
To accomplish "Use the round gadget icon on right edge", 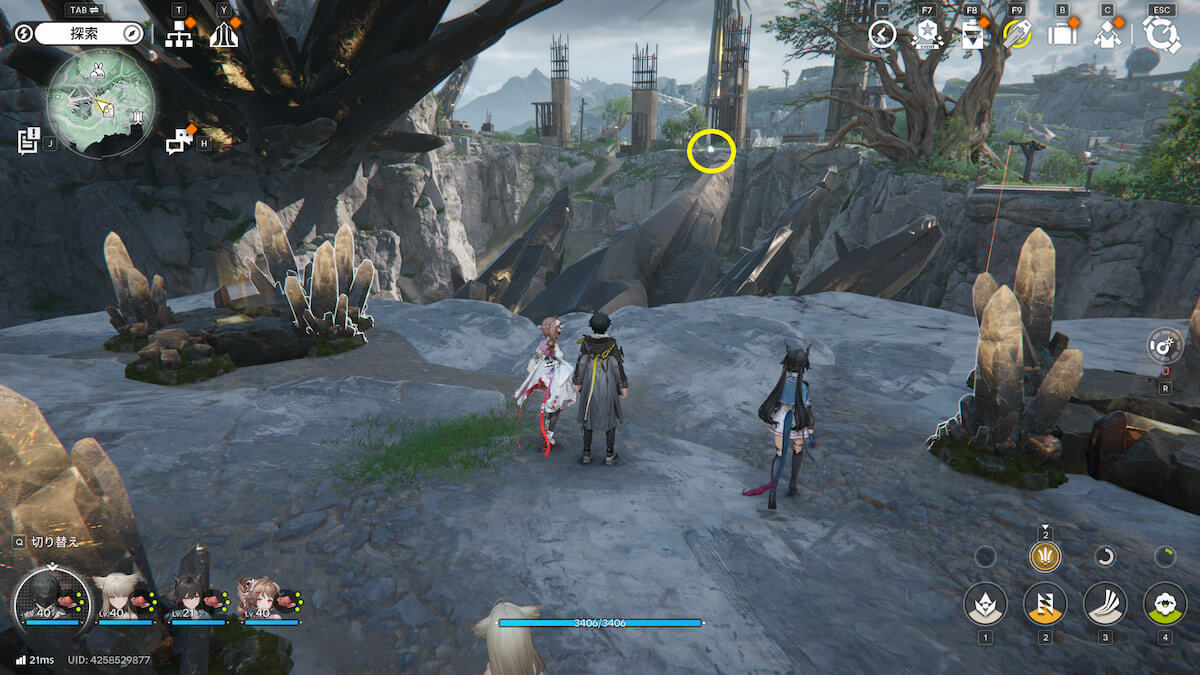I will (1165, 347).
